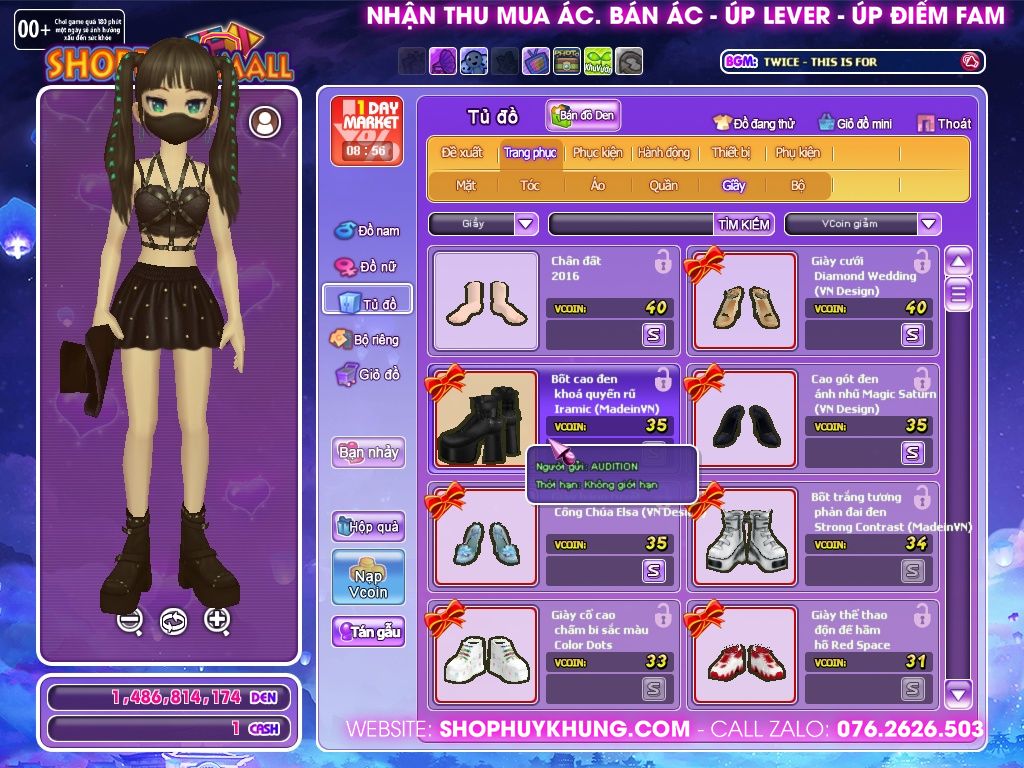Choose the Quần subcategory
1024x768 pixels.
[x=663, y=185]
